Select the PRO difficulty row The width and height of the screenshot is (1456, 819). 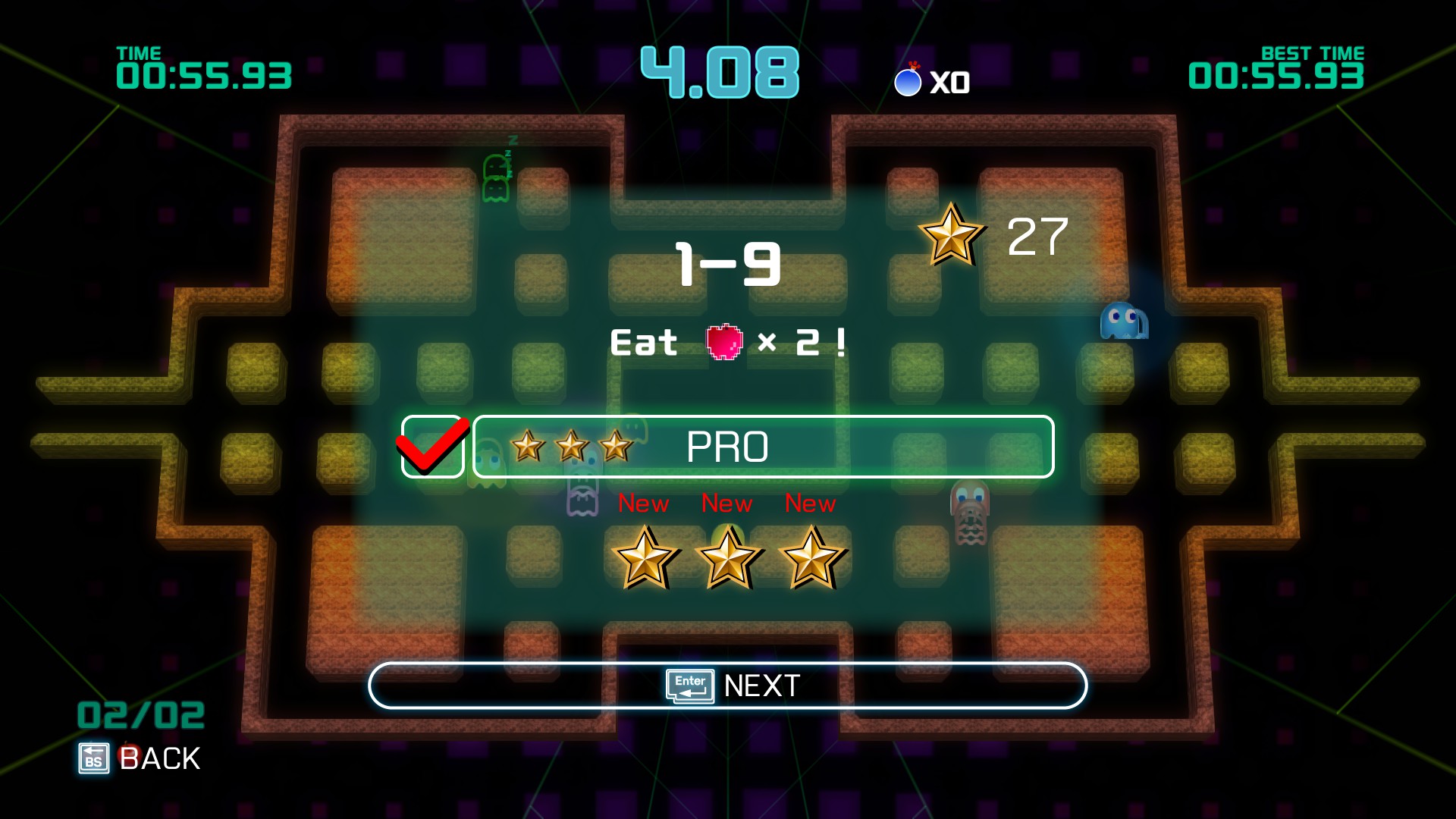tap(763, 447)
